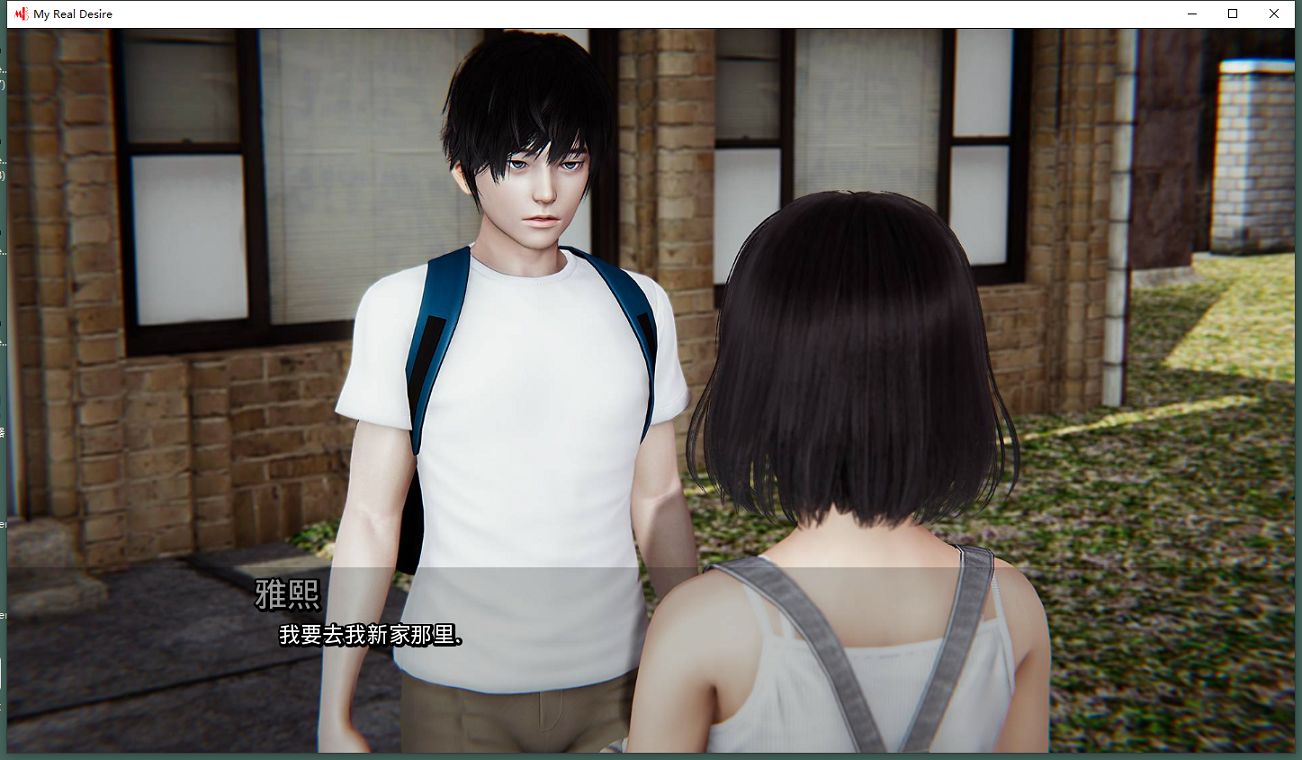Close the My Real Desire window
Image resolution: width=1302 pixels, height=760 pixels.
coord(1273,14)
